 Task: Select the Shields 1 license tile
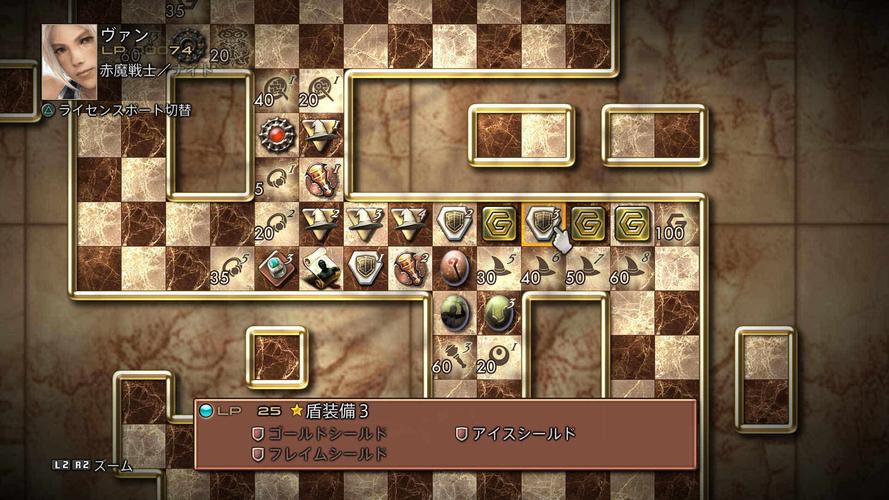[365, 268]
